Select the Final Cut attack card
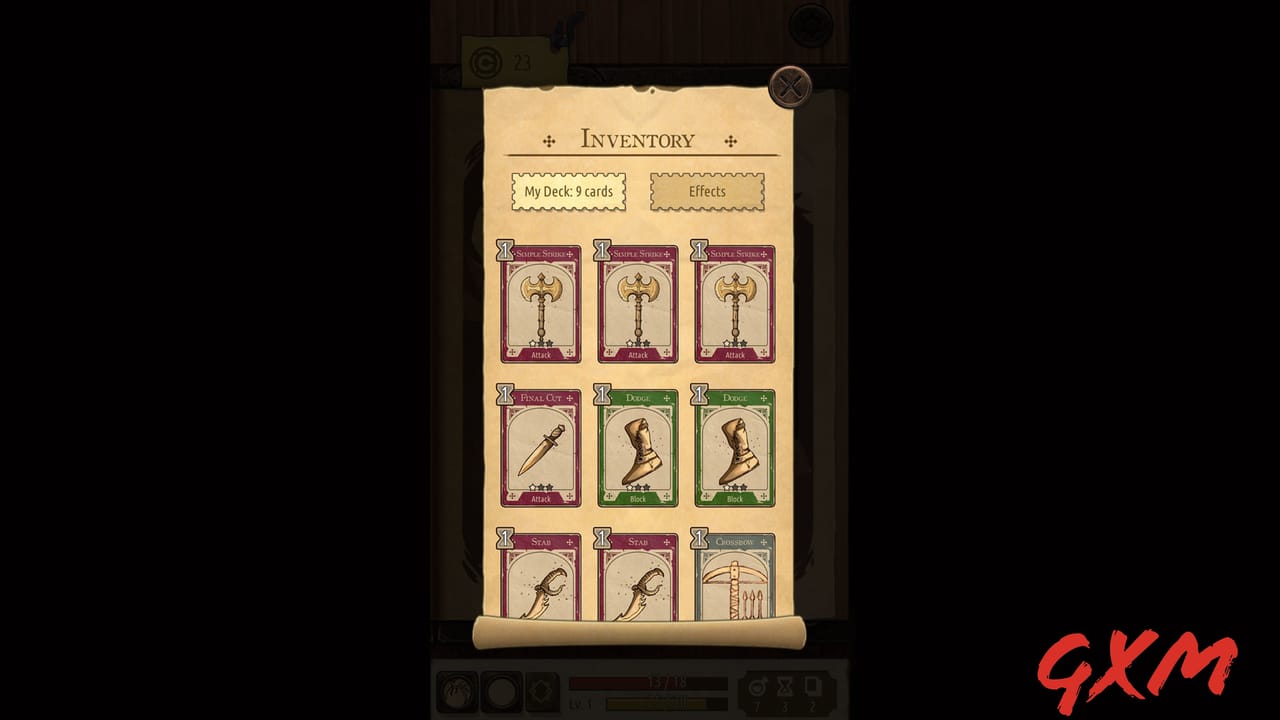Screen dimensions: 1280x720 click(540, 445)
